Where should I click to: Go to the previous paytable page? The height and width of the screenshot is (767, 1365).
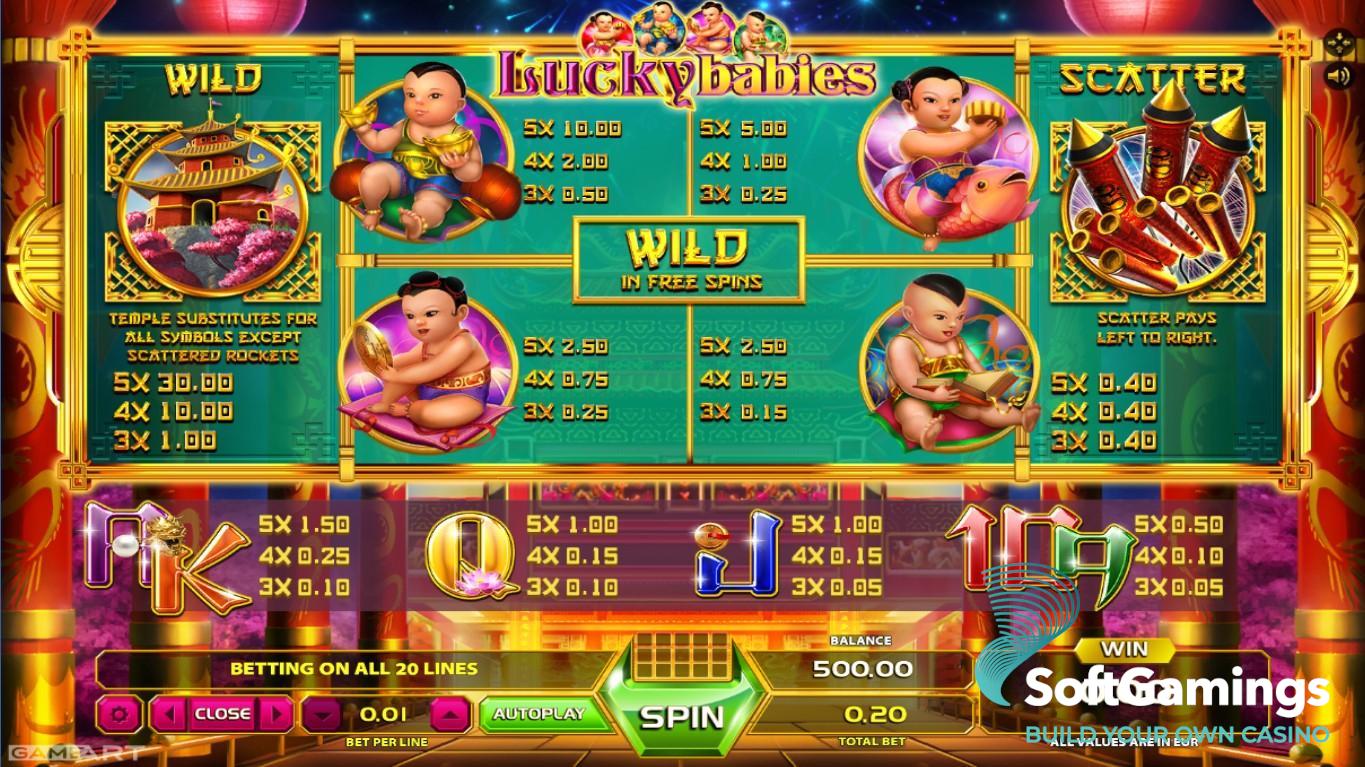[170, 714]
